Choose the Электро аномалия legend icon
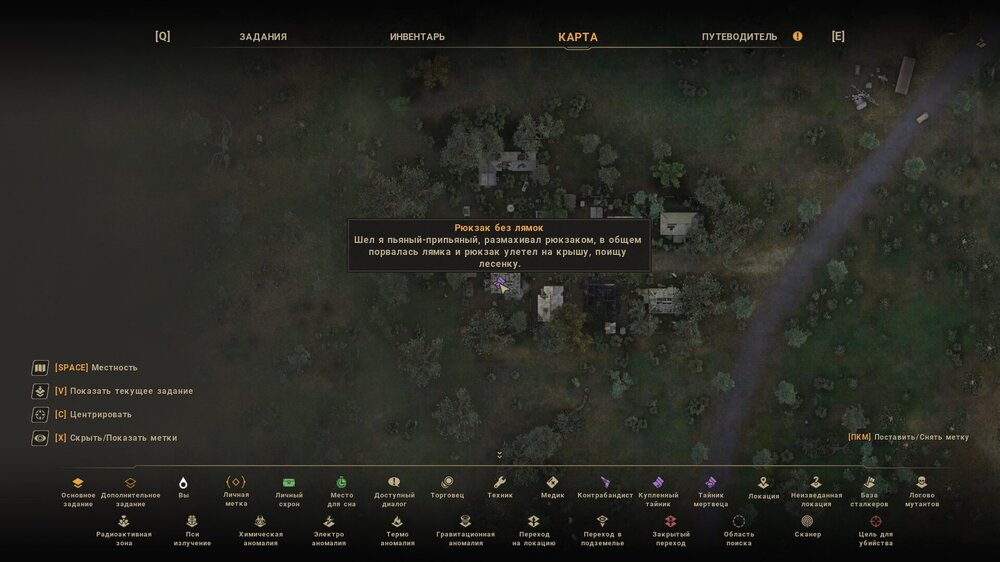Image resolution: width=1000 pixels, height=562 pixels. 328,521
